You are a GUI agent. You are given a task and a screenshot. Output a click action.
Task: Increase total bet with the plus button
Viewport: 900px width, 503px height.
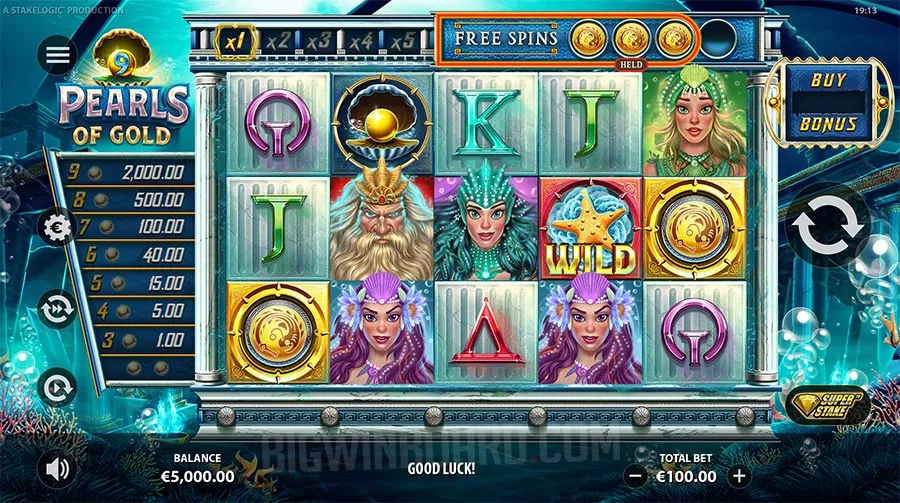tap(739, 477)
